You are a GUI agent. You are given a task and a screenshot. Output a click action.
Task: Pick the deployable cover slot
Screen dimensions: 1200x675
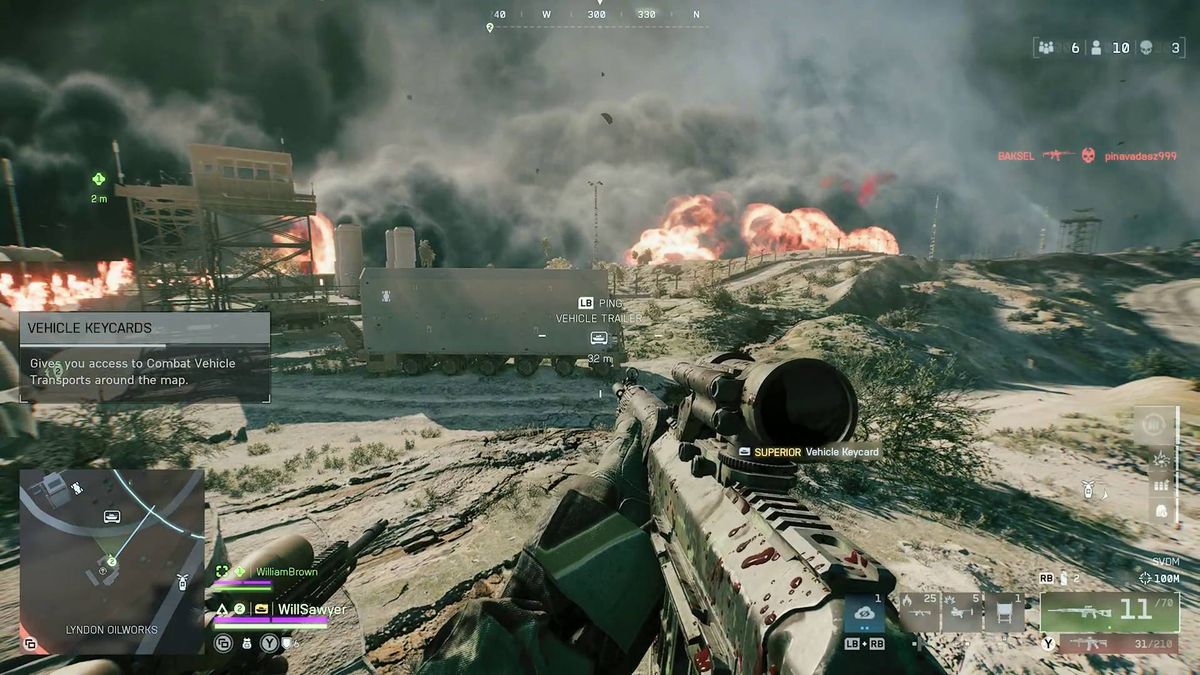coord(1003,613)
